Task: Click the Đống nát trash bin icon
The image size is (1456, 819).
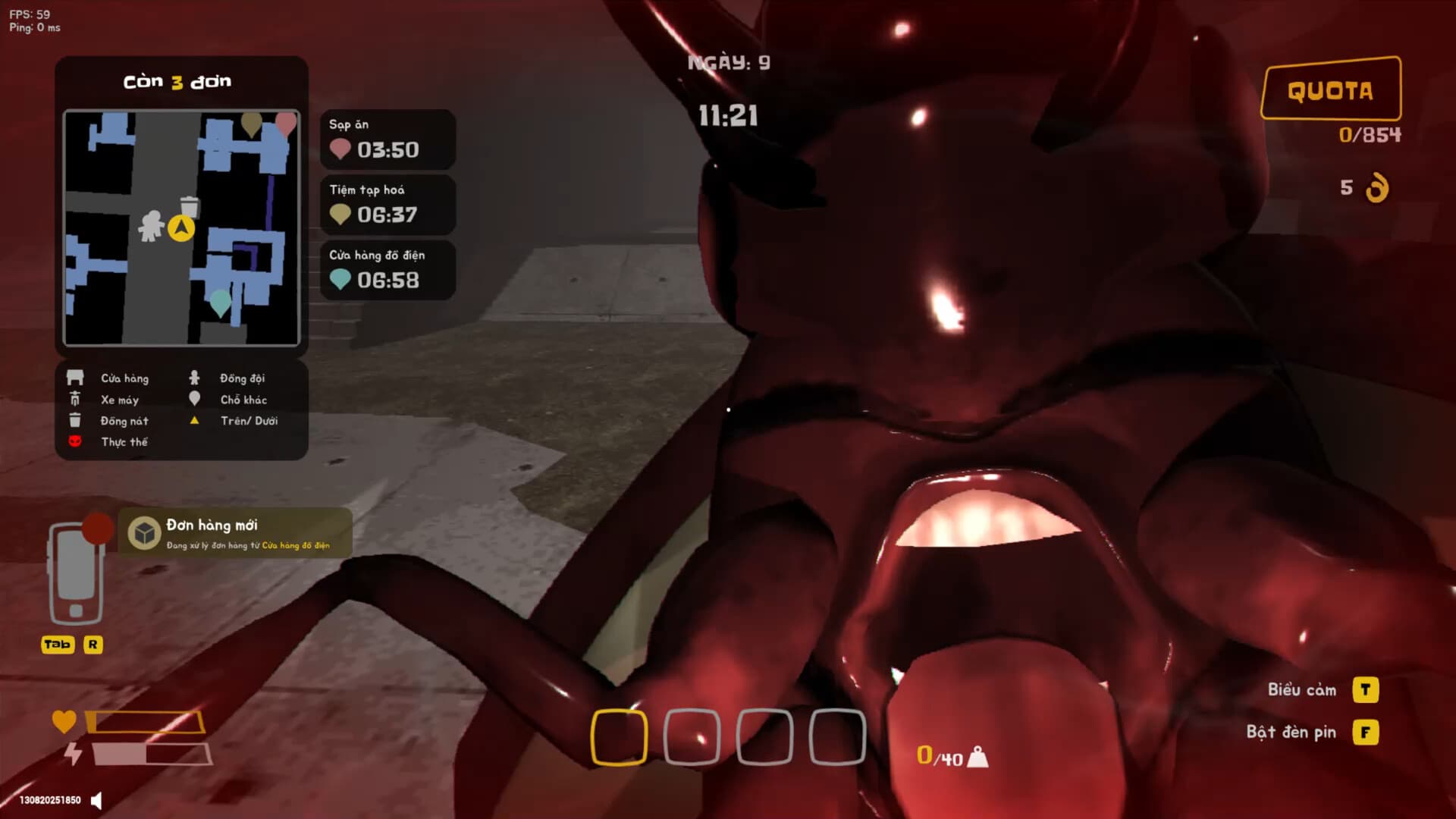Action: pos(74,420)
